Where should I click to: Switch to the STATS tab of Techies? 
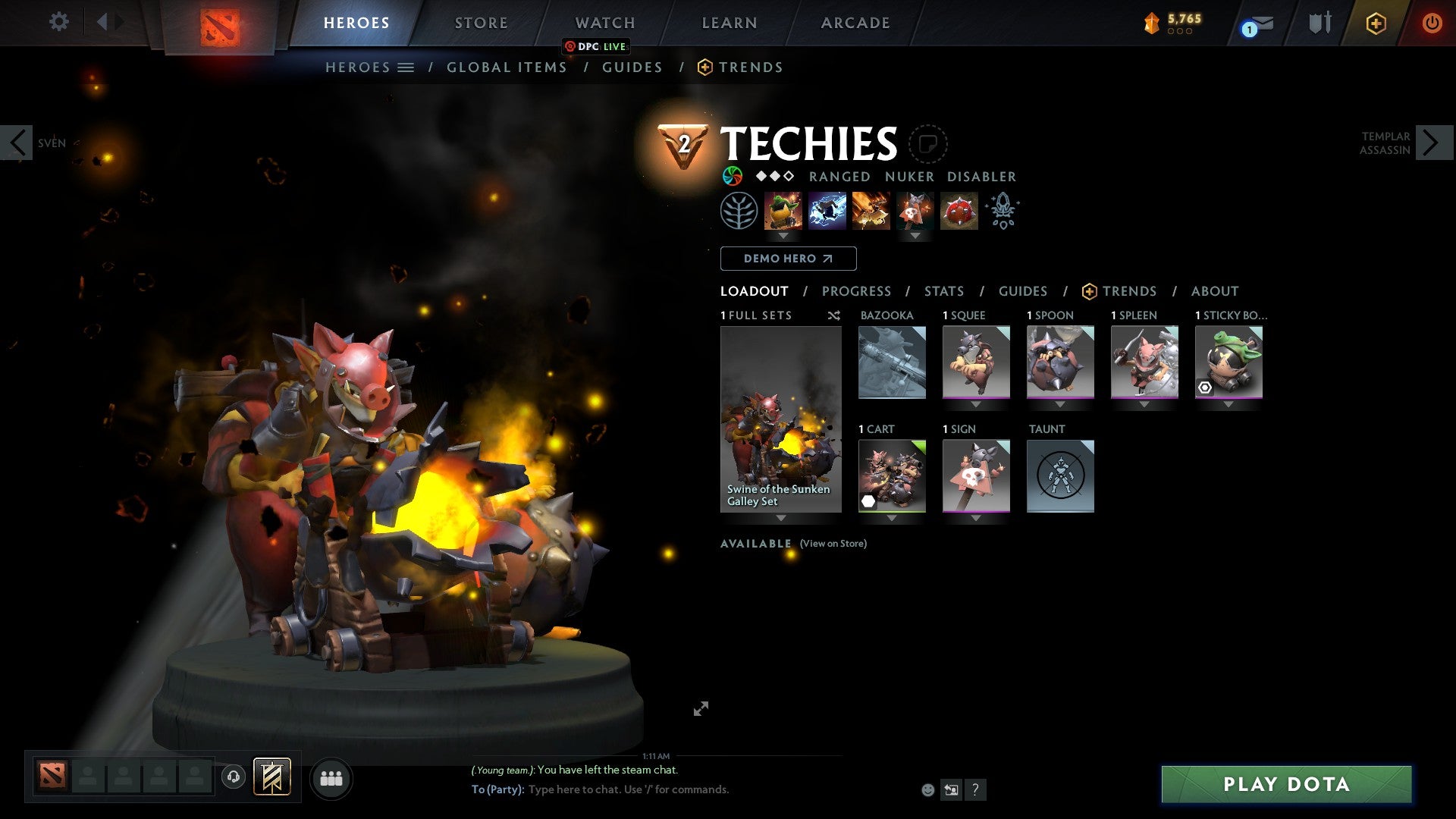click(943, 291)
